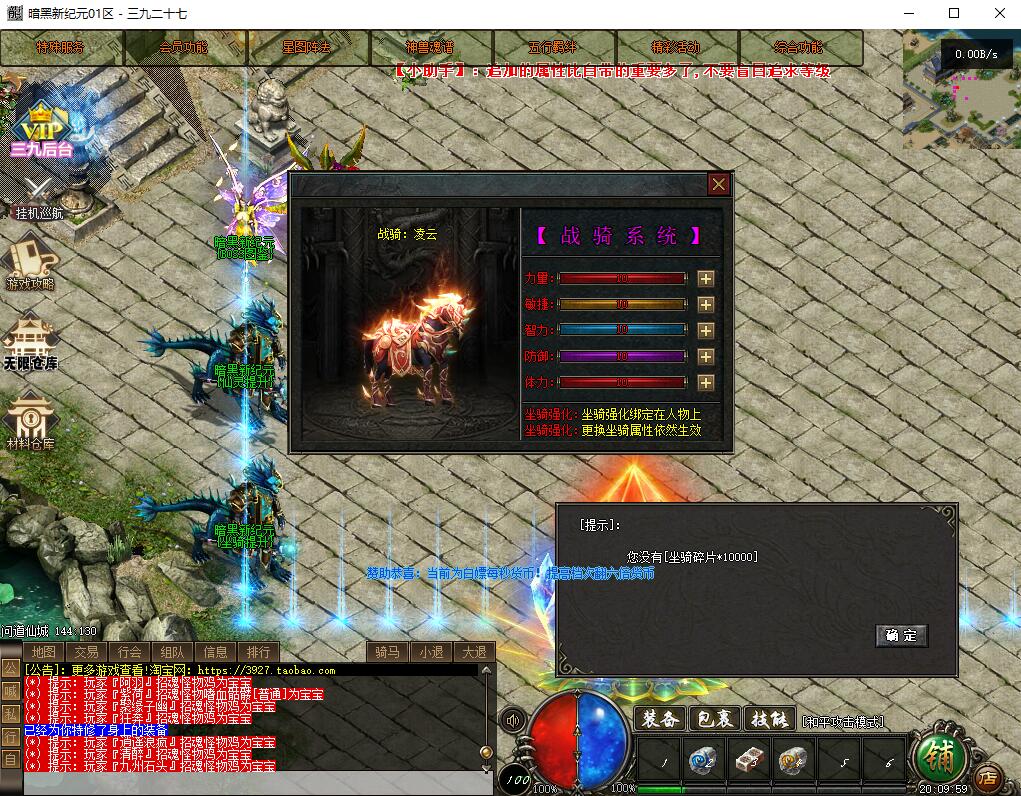Raise 体力 using its plus button
The image size is (1021, 796).
tap(706, 383)
